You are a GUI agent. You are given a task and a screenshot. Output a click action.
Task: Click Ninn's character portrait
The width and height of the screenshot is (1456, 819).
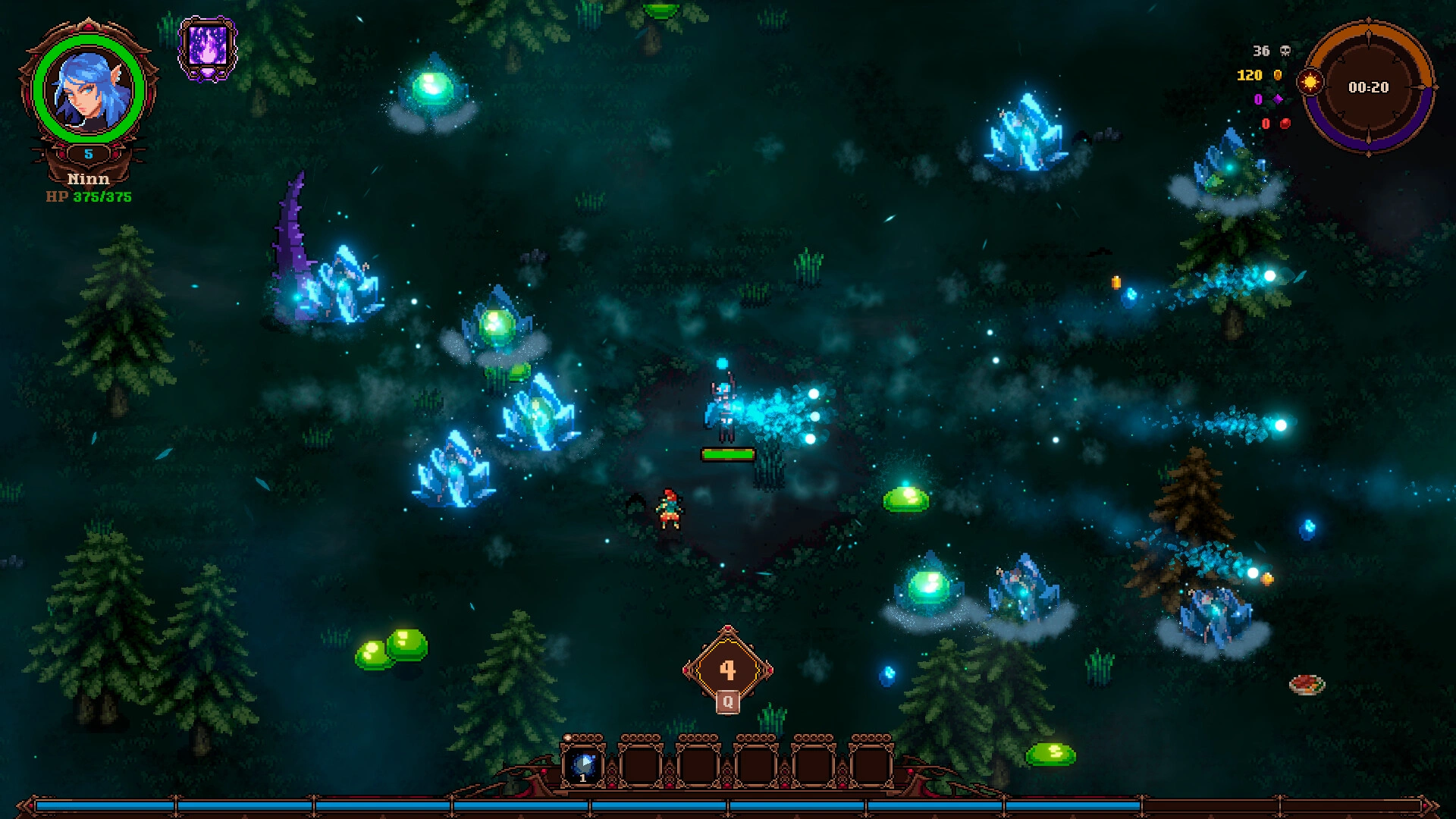(89, 89)
